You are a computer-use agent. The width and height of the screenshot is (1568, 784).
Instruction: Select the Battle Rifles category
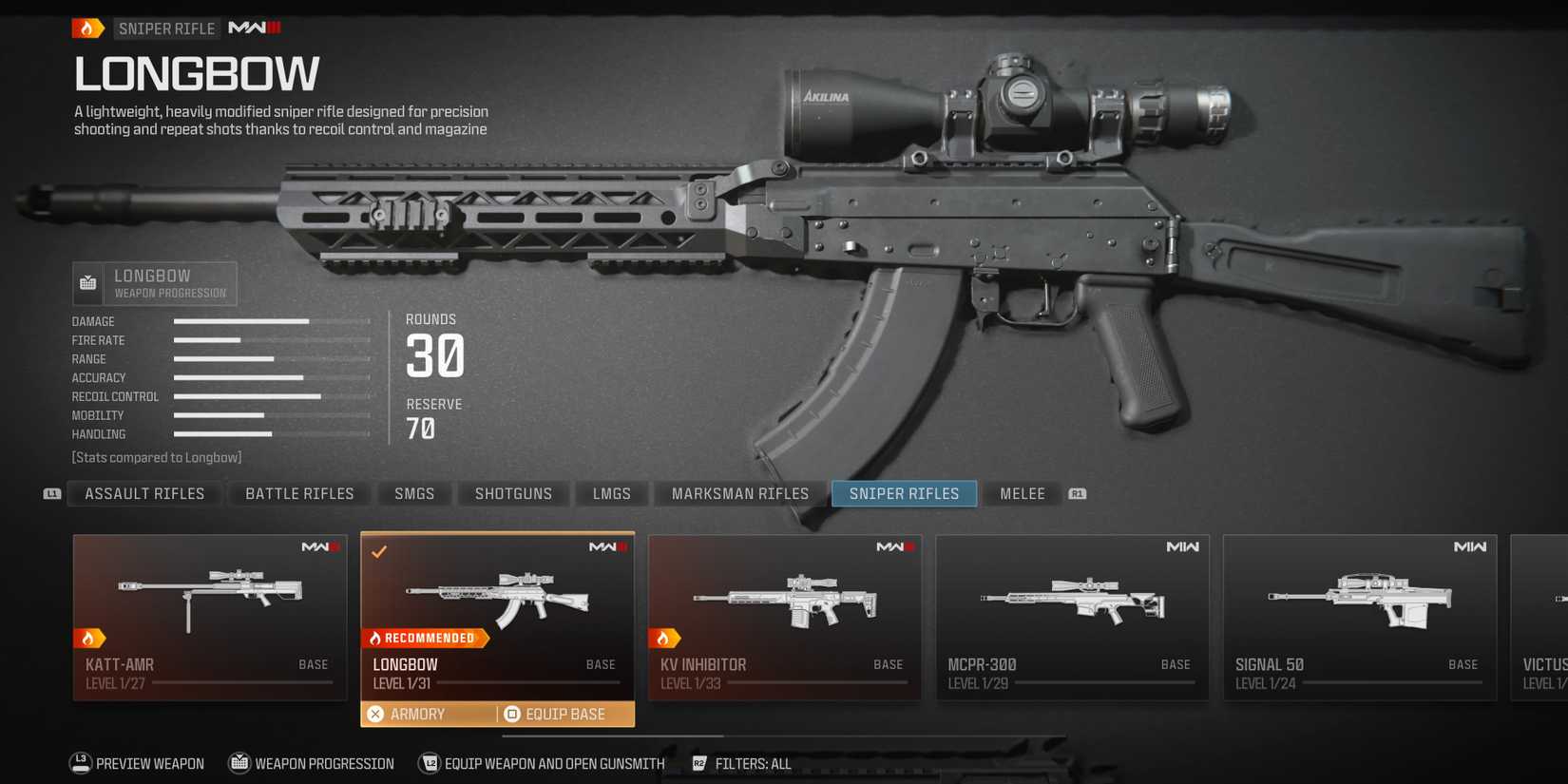coord(298,493)
